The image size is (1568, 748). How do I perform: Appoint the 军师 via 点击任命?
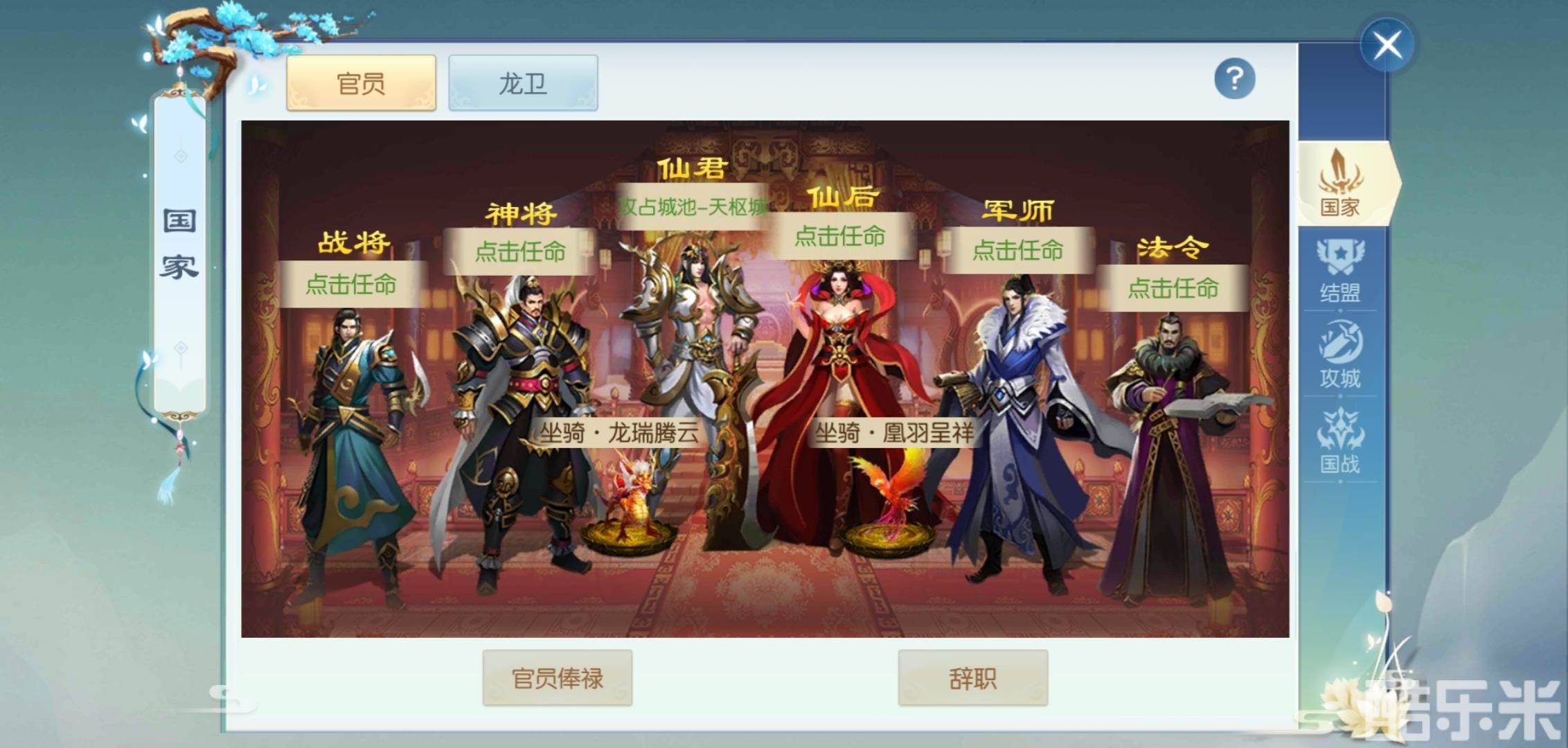[x=1017, y=253]
